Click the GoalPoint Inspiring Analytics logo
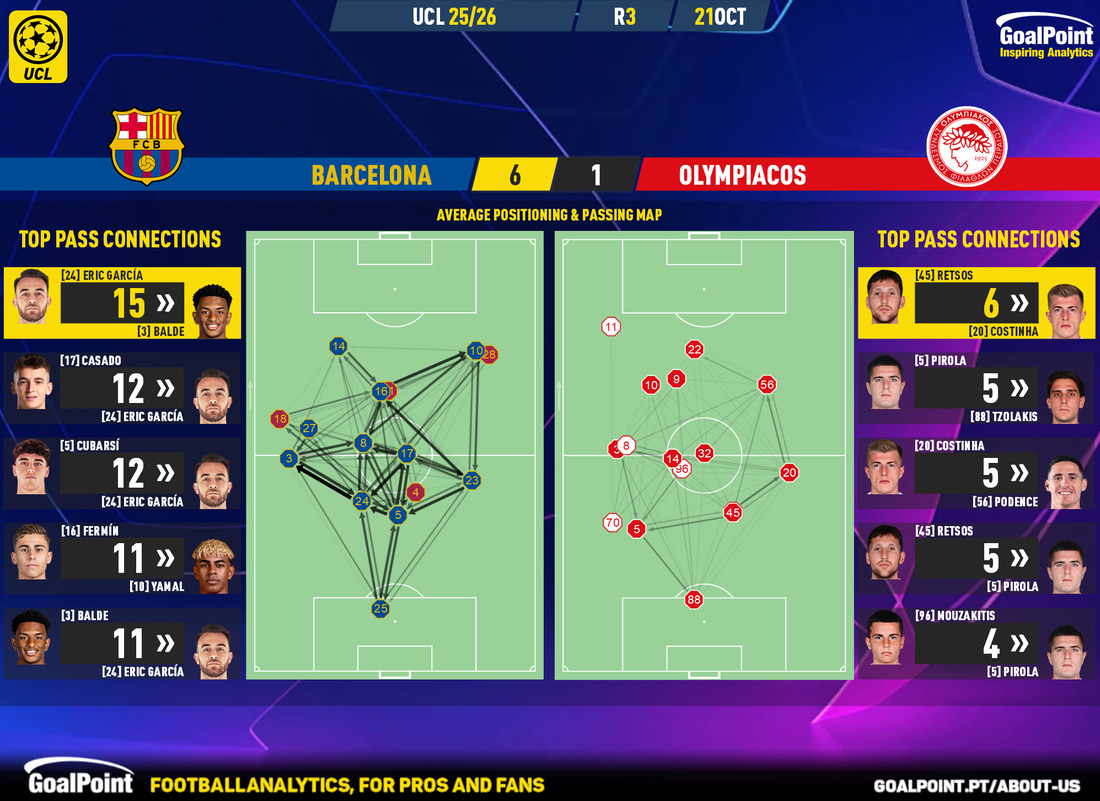The image size is (1100, 801). (1045, 41)
